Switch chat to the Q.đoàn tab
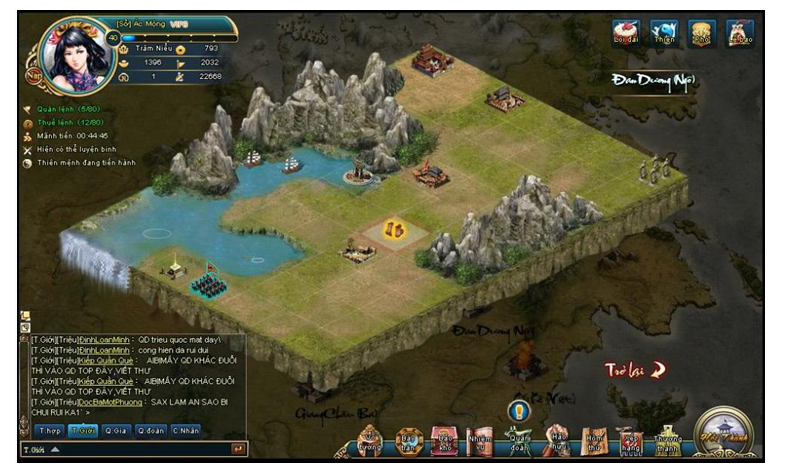Viewport: 785px width, 470px height. pos(150,430)
